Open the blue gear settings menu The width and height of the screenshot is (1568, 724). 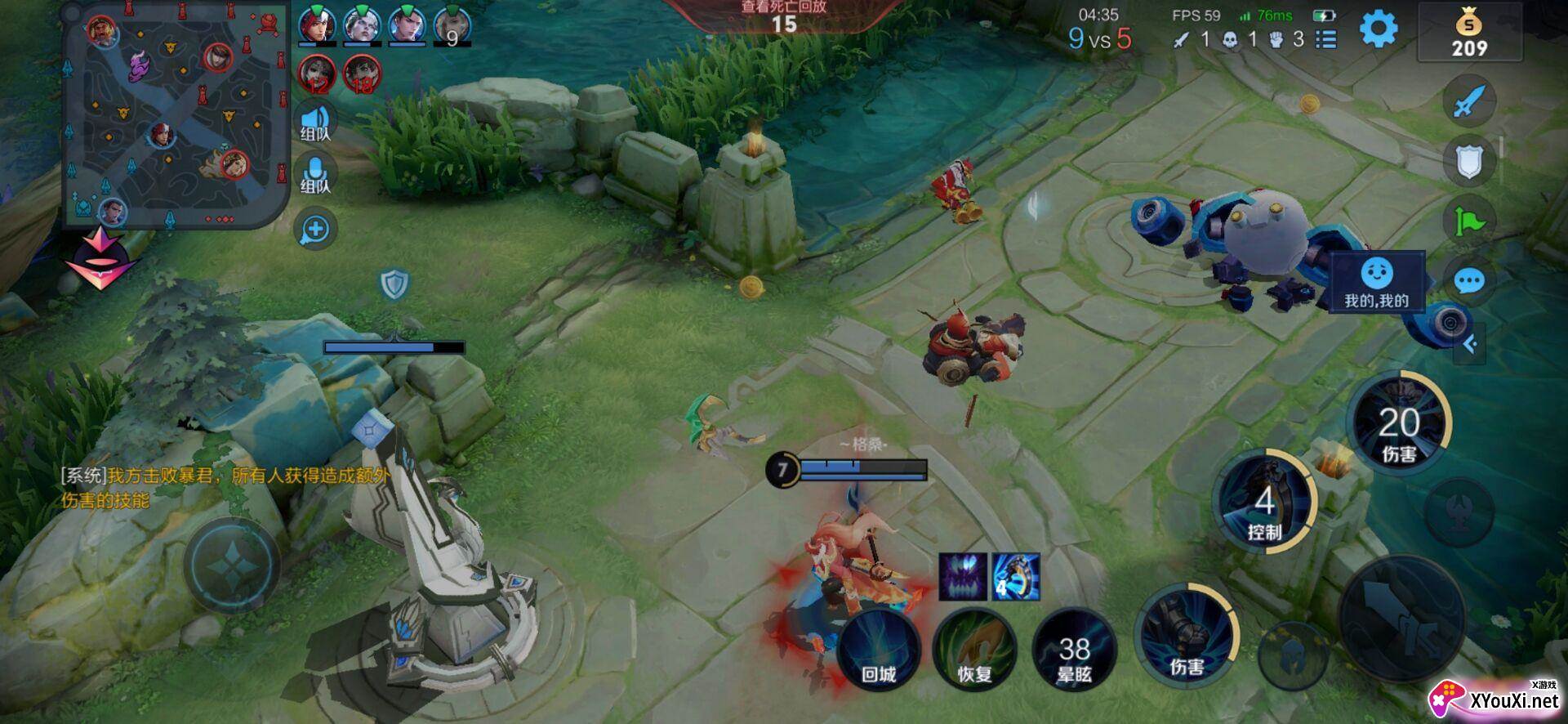click(1378, 30)
